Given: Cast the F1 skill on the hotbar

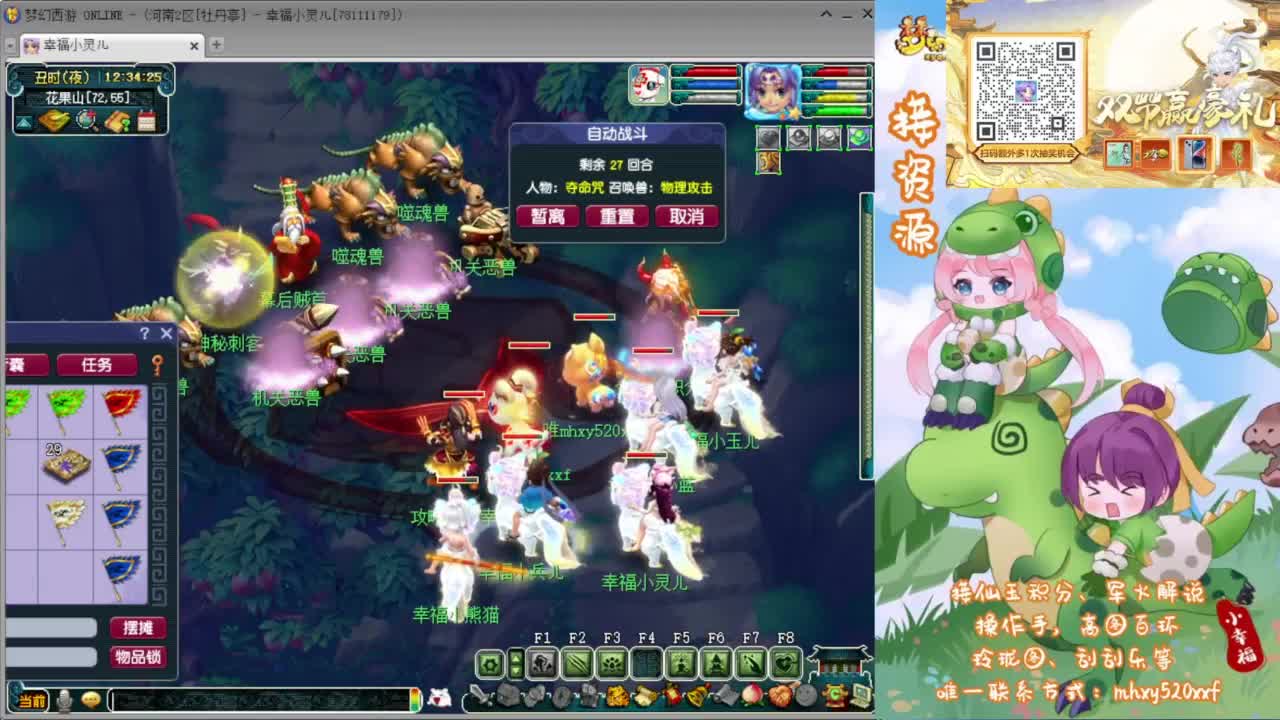Looking at the screenshot, I should (x=542, y=664).
